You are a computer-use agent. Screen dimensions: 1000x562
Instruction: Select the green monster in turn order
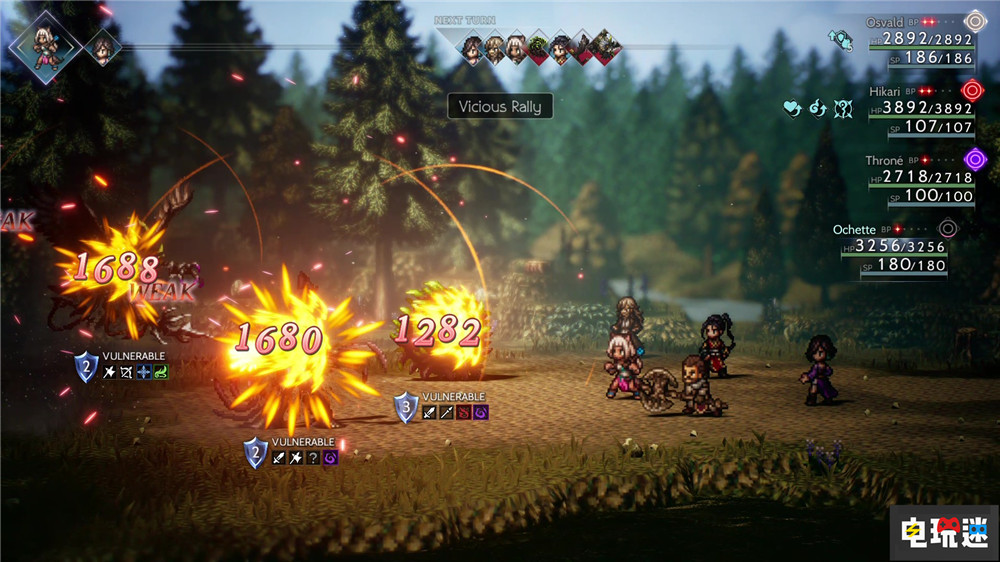[x=538, y=45]
